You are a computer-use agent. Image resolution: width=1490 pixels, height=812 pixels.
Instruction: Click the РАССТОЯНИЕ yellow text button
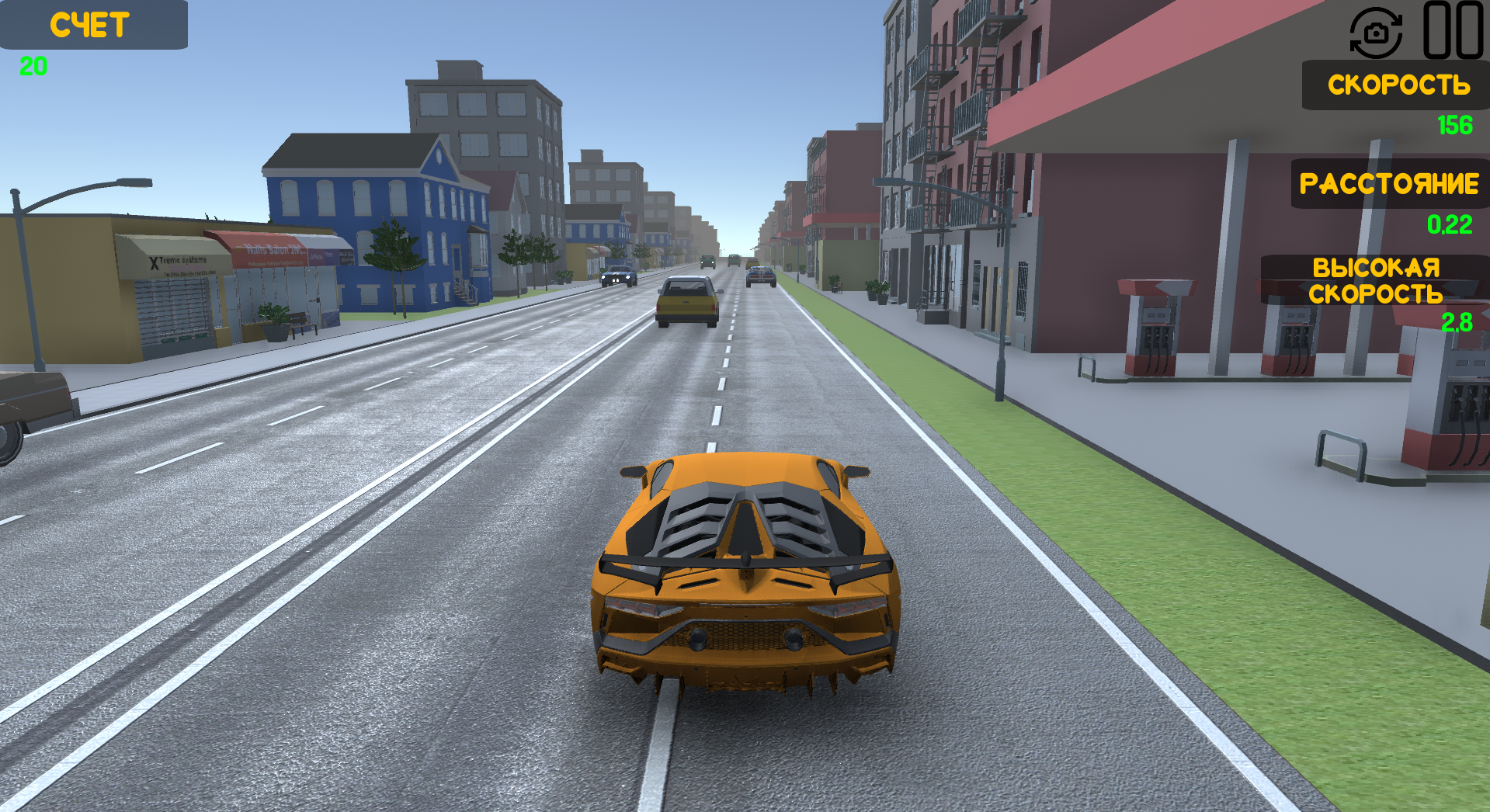(x=1389, y=185)
